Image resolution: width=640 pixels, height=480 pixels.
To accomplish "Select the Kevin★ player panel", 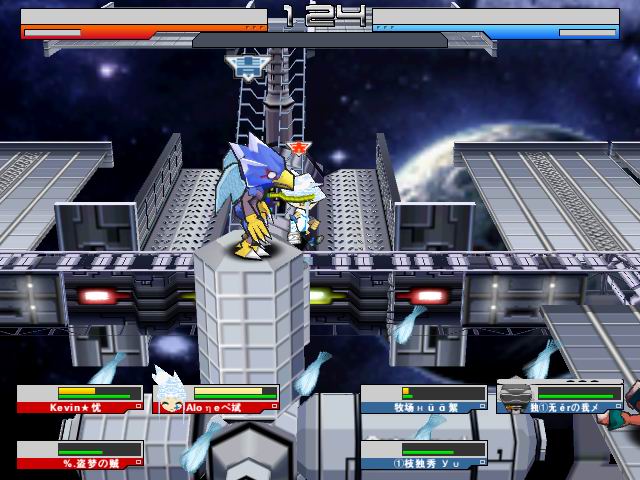I will pyautogui.click(x=80, y=400).
